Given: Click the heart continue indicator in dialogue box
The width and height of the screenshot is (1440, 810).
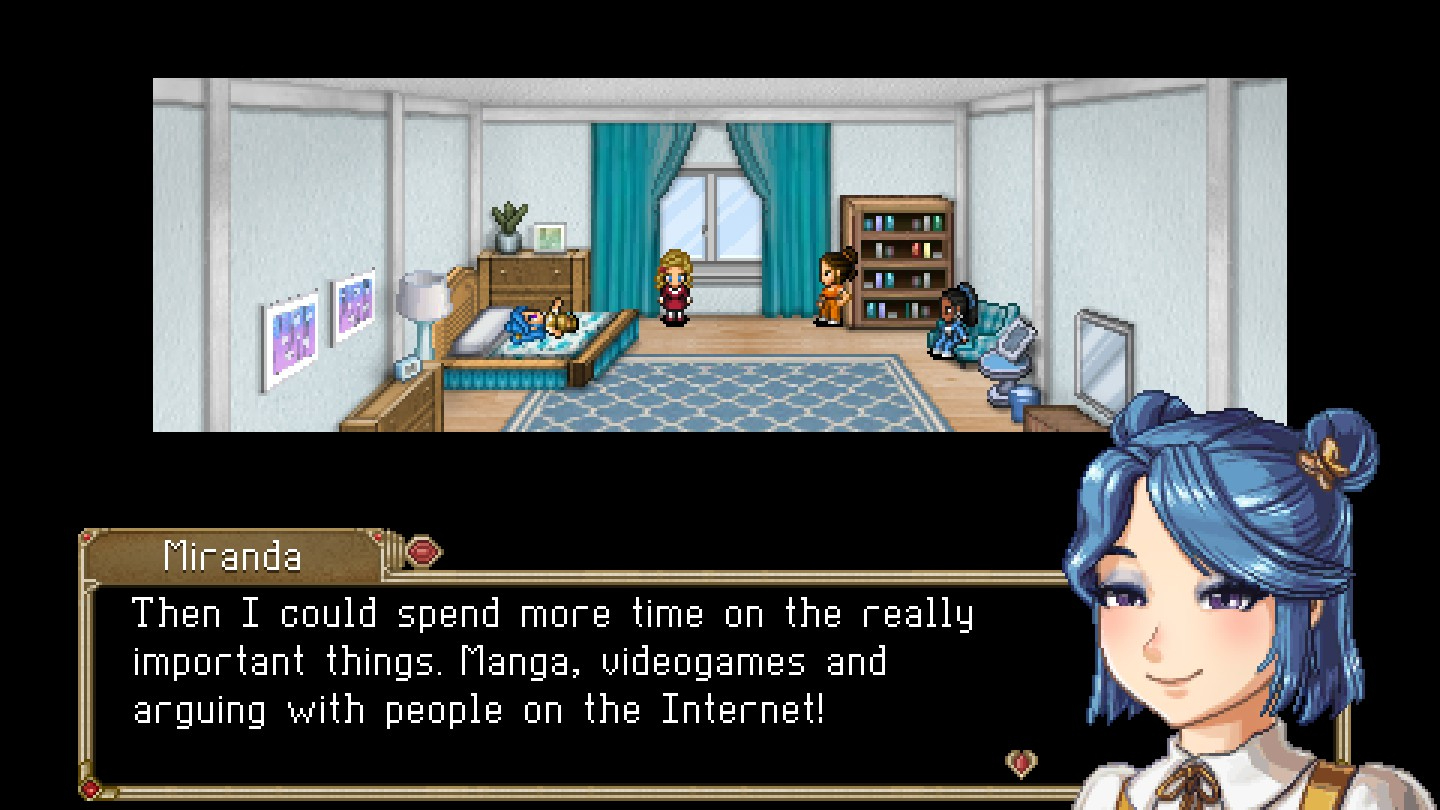Looking at the screenshot, I should [x=1021, y=764].
